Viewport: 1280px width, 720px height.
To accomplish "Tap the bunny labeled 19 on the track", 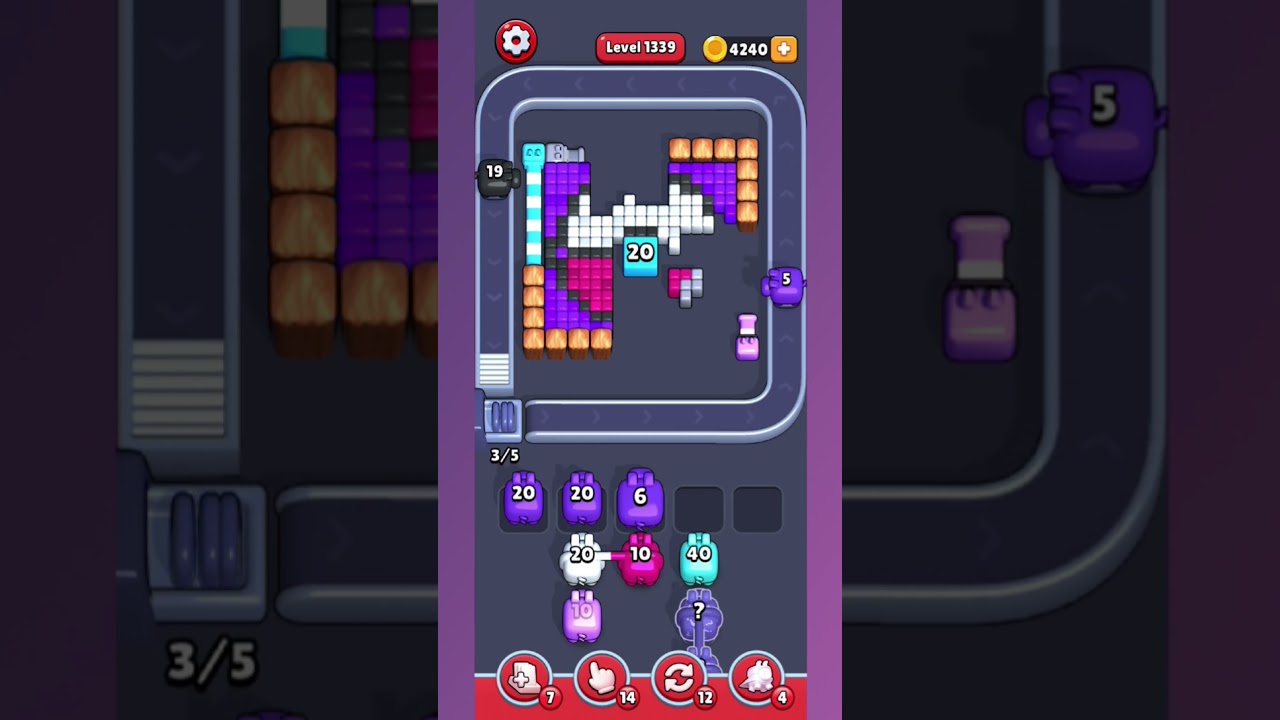I will [x=494, y=176].
